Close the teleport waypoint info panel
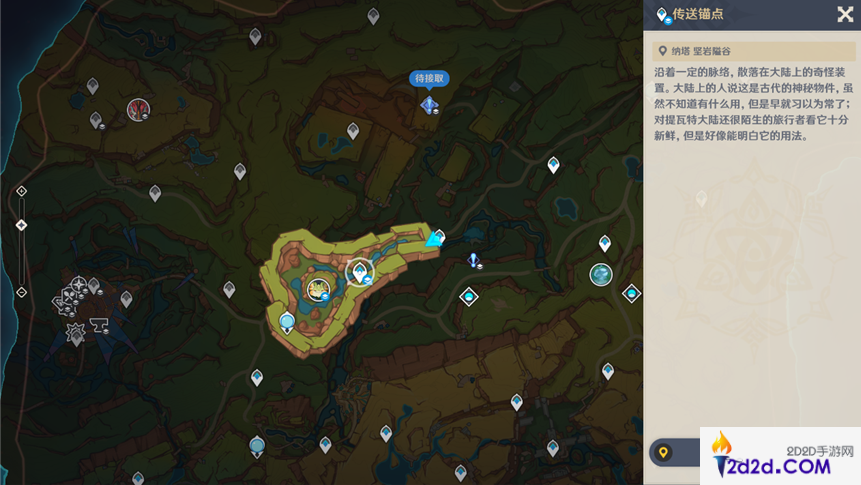The height and width of the screenshot is (485, 861). (845, 14)
